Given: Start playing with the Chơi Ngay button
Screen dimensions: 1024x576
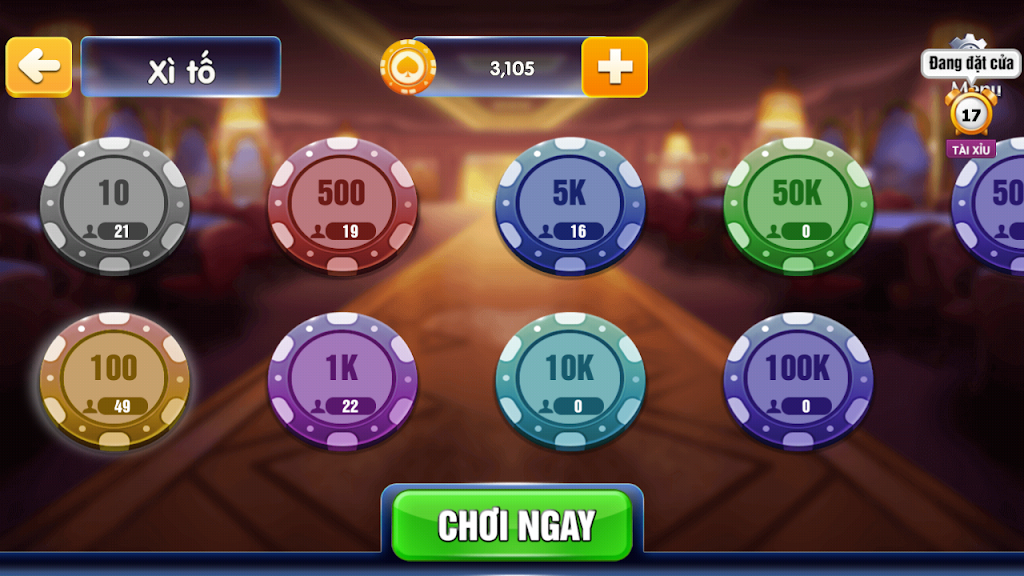Looking at the screenshot, I should click(x=512, y=525).
